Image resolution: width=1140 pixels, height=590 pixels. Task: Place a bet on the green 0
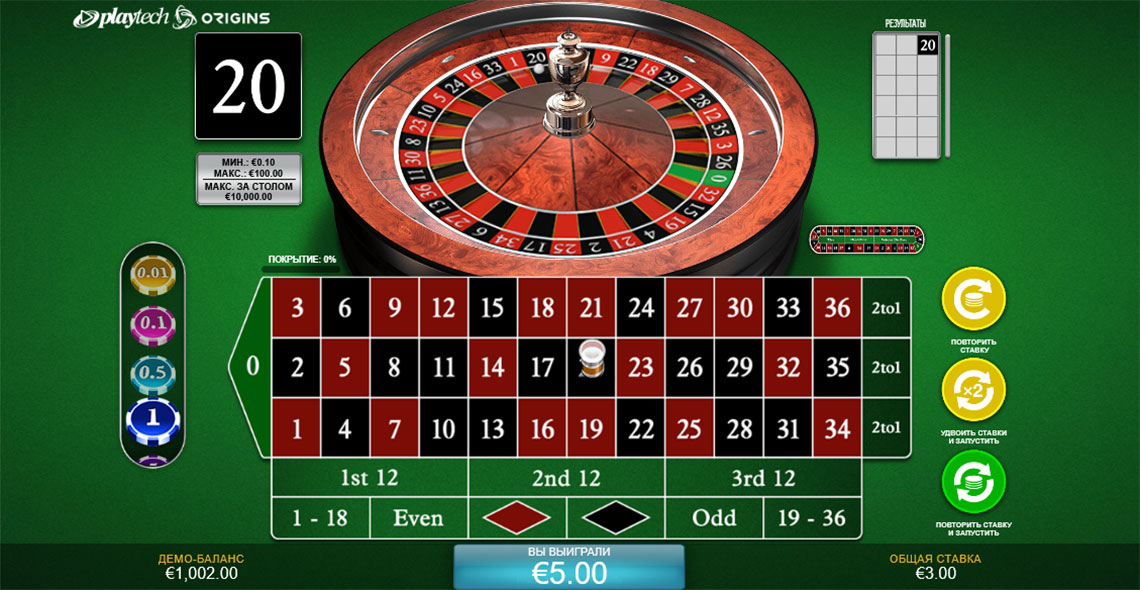252,367
